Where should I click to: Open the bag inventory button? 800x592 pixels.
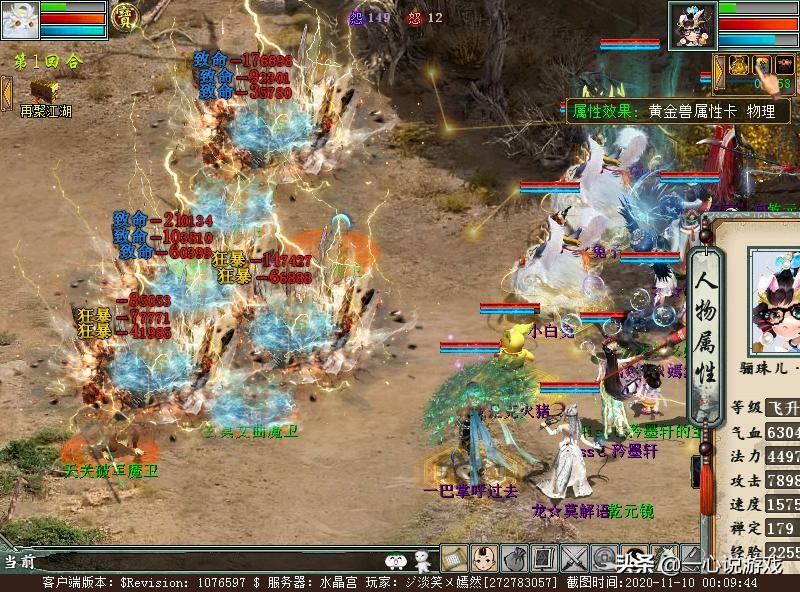pos(514,558)
